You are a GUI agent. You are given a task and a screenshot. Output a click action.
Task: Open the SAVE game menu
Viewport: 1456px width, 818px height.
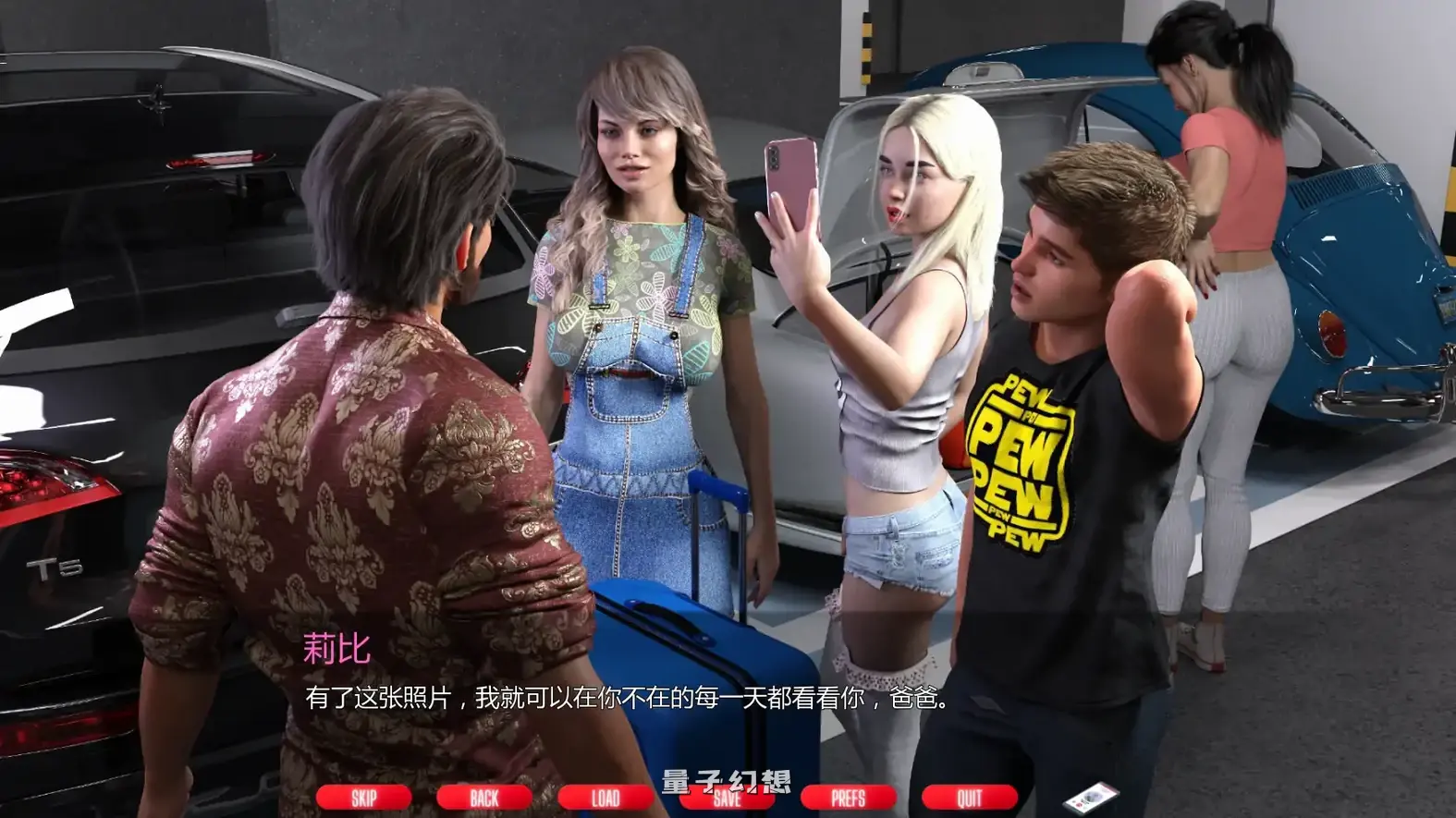(x=727, y=800)
